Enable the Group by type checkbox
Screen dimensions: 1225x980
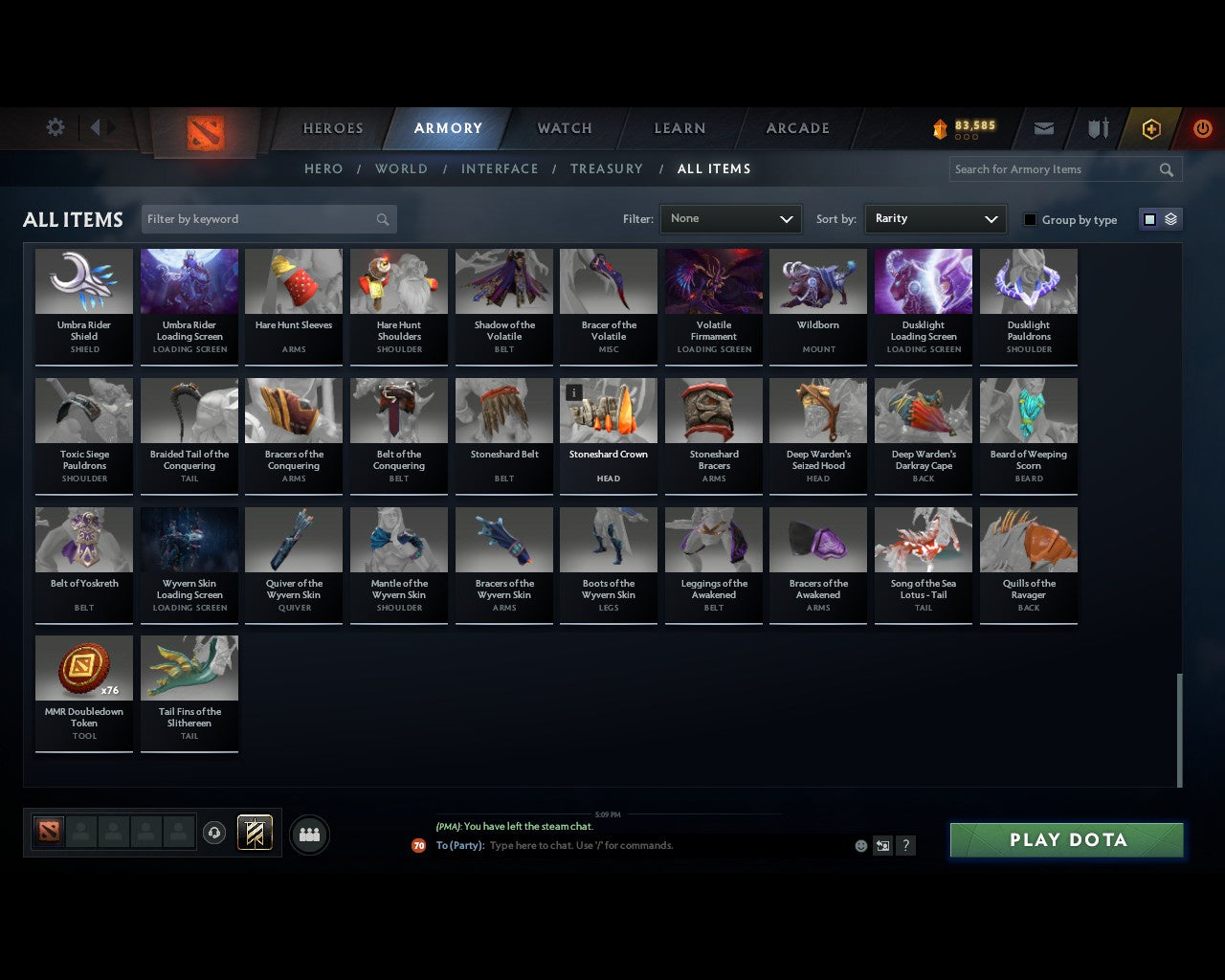1030,219
